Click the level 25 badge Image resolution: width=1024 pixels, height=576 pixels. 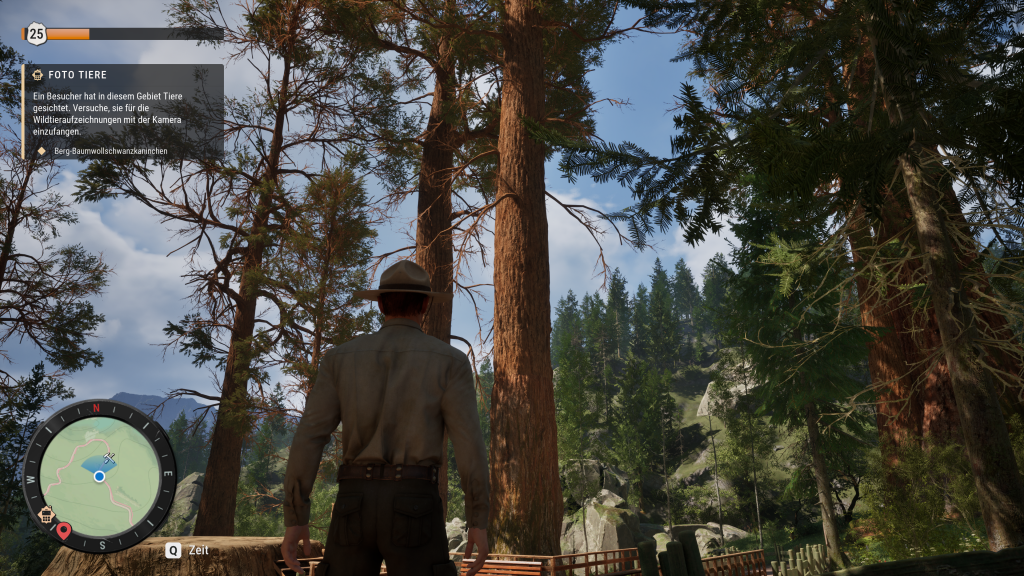click(36, 33)
